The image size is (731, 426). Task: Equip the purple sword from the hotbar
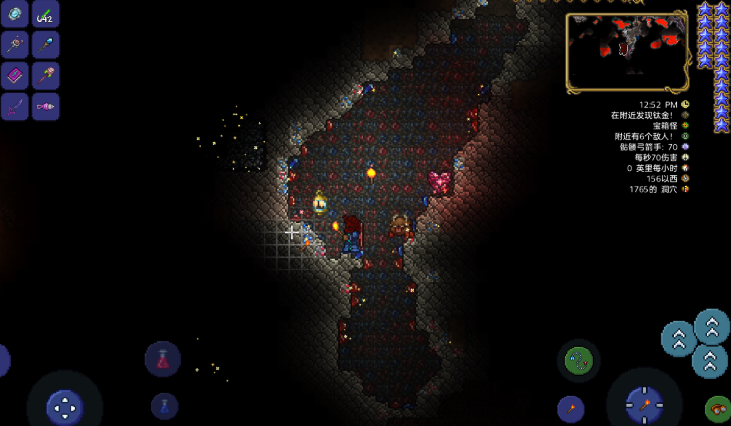(15, 107)
